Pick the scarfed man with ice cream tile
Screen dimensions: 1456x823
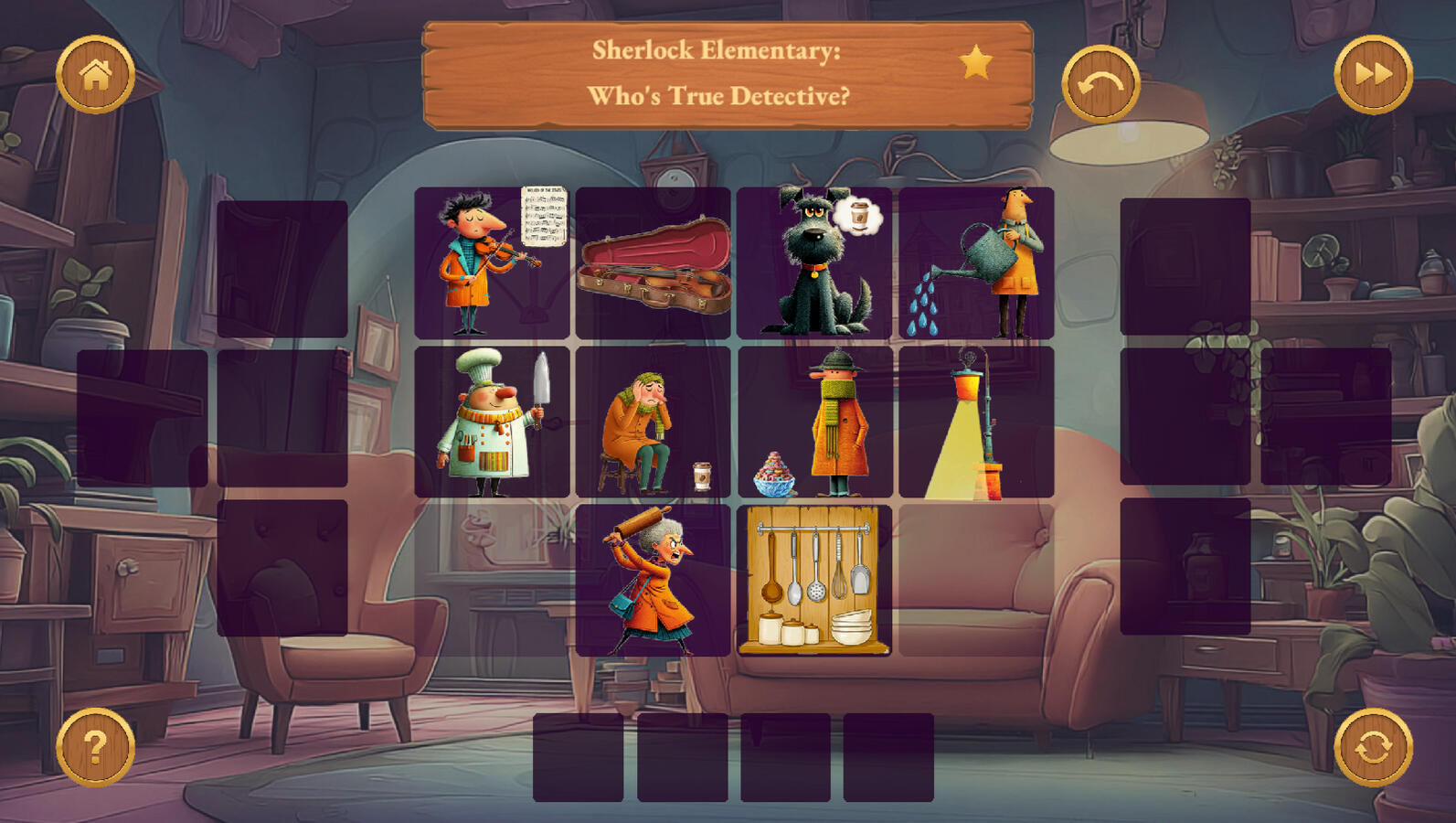(x=814, y=422)
